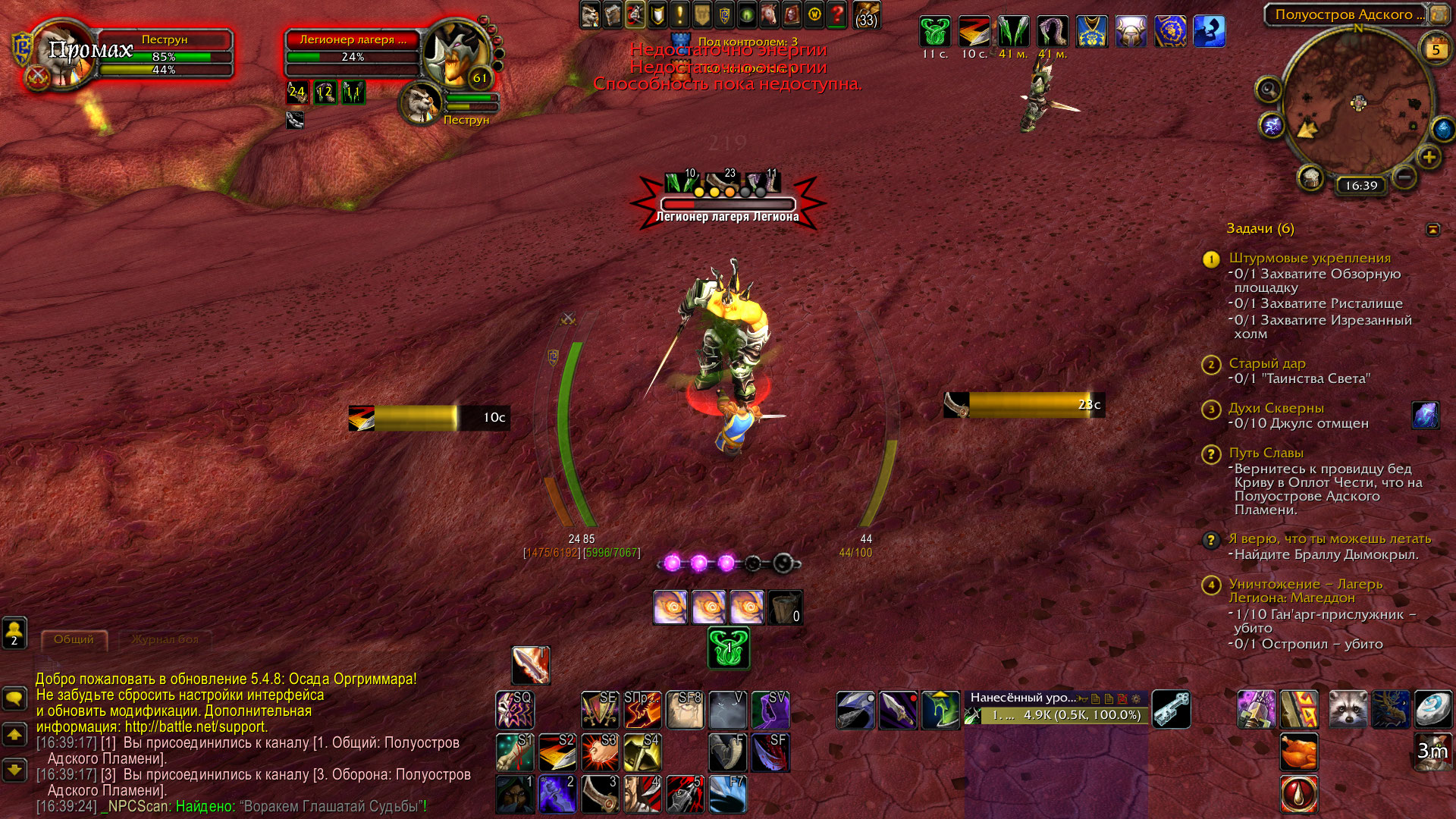Viewport: 1456px width, 819px height.
Task: Zoom in the minimap with plus button
Action: coord(1429,157)
